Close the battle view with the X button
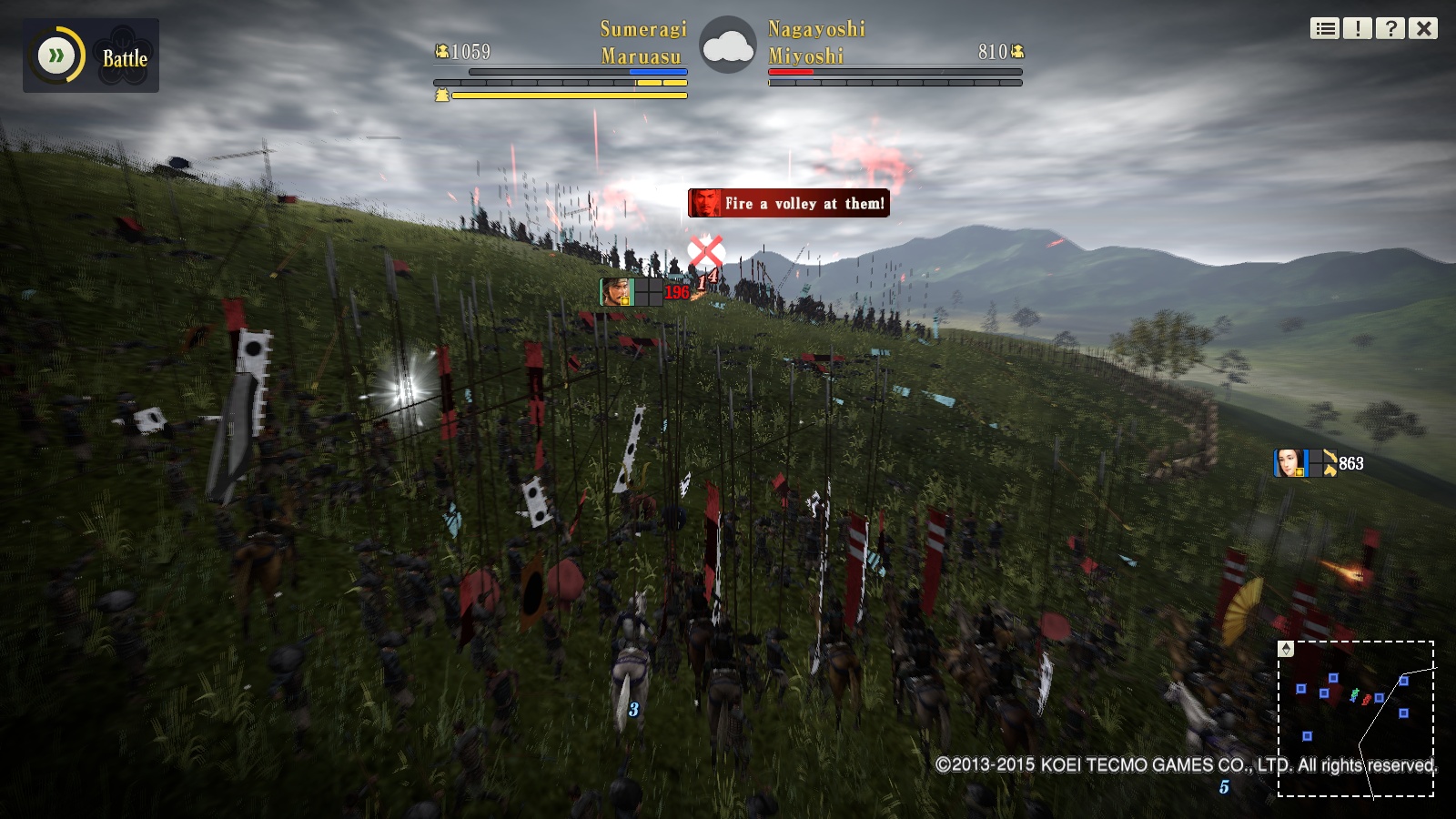Image resolution: width=1456 pixels, height=819 pixels. pos(1423,29)
